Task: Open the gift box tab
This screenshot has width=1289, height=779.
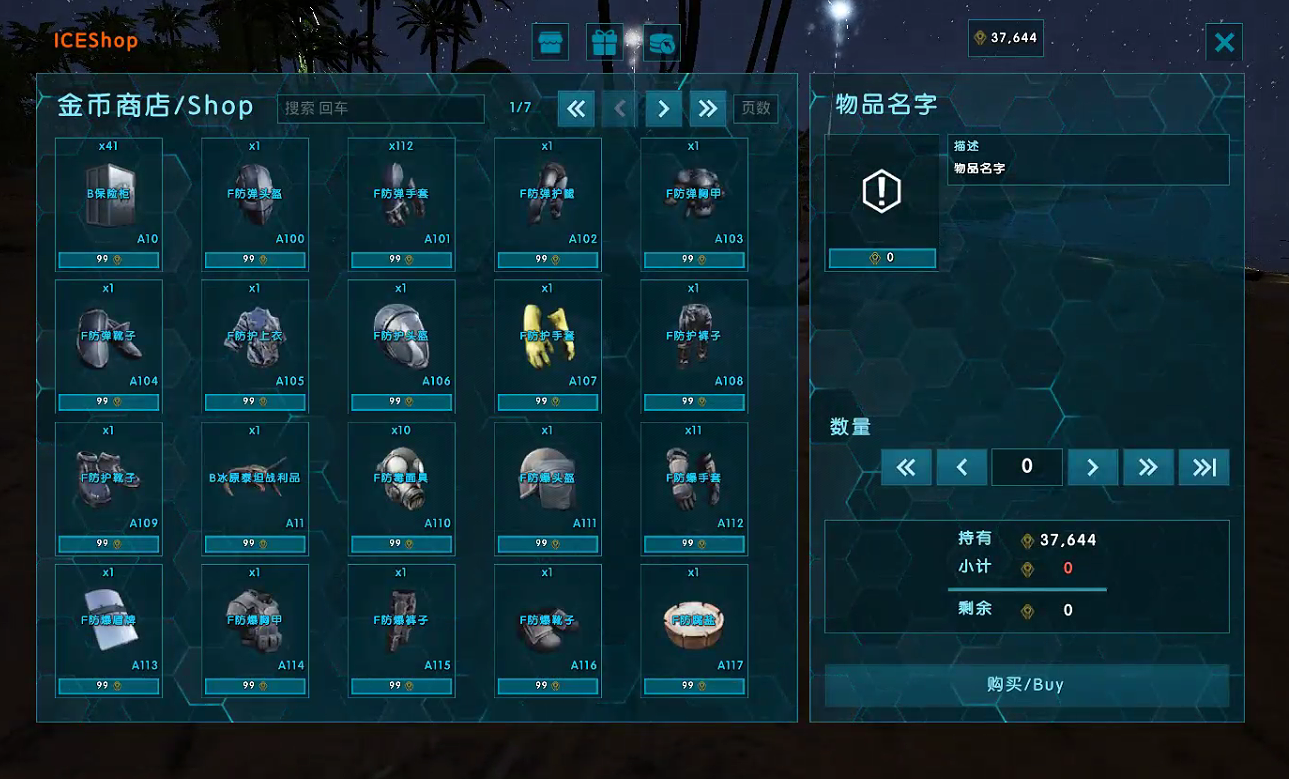Action: pyautogui.click(x=604, y=43)
